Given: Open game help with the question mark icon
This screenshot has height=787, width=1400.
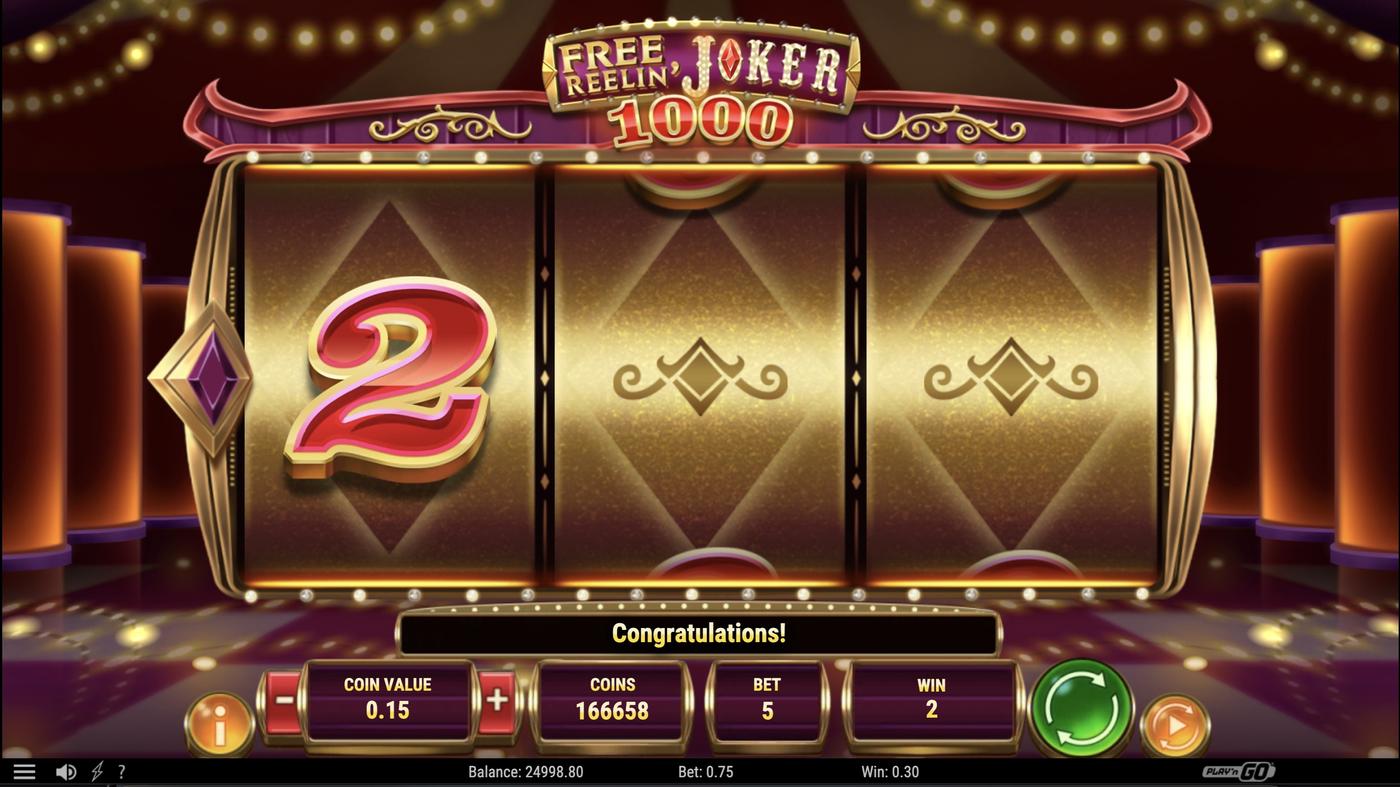Looking at the screenshot, I should [121, 770].
